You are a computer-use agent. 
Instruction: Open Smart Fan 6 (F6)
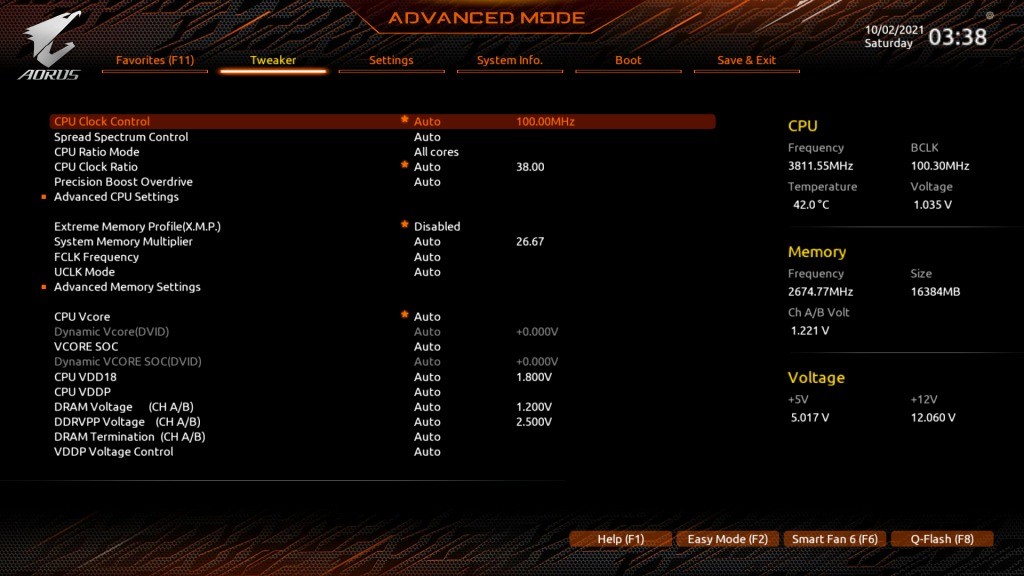coord(834,539)
